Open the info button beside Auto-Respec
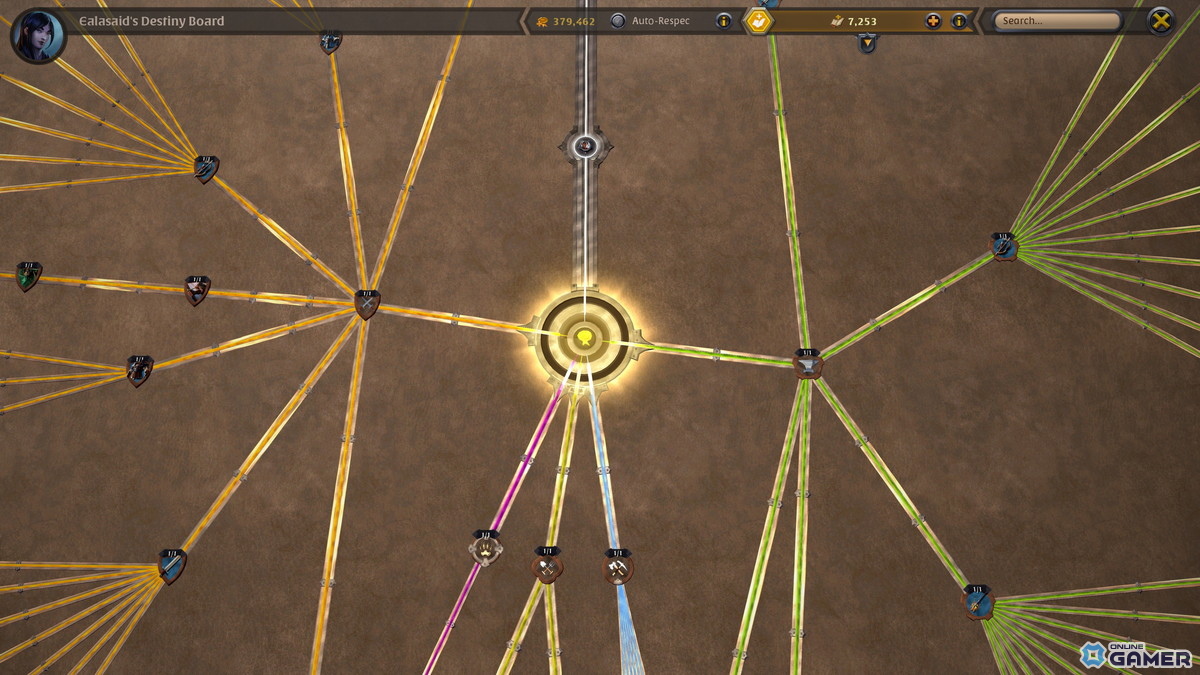 724,21
